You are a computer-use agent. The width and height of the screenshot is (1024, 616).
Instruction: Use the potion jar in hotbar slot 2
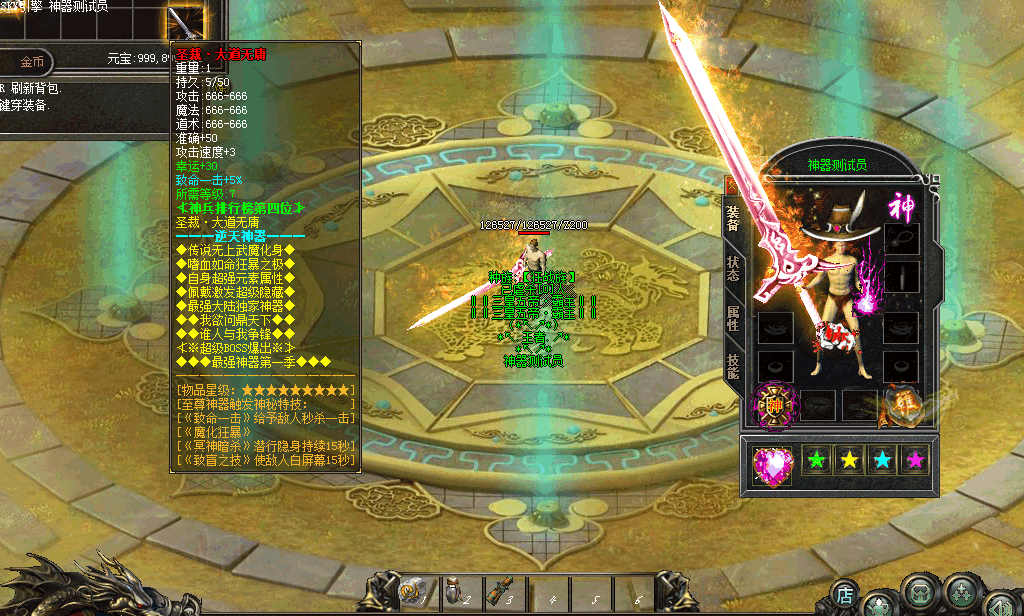pos(457,591)
